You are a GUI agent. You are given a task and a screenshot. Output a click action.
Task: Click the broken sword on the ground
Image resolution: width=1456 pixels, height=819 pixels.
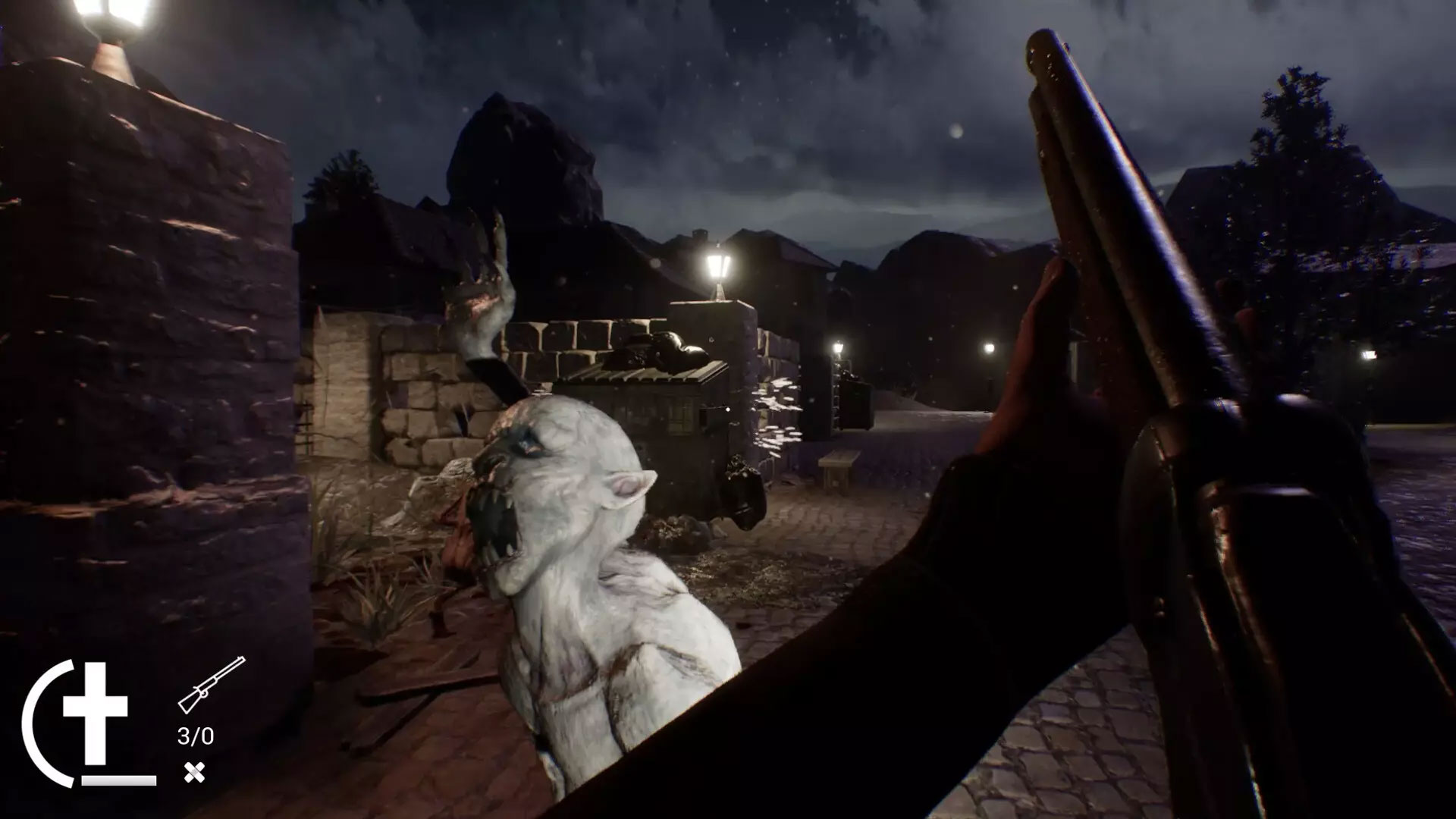coord(425,686)
